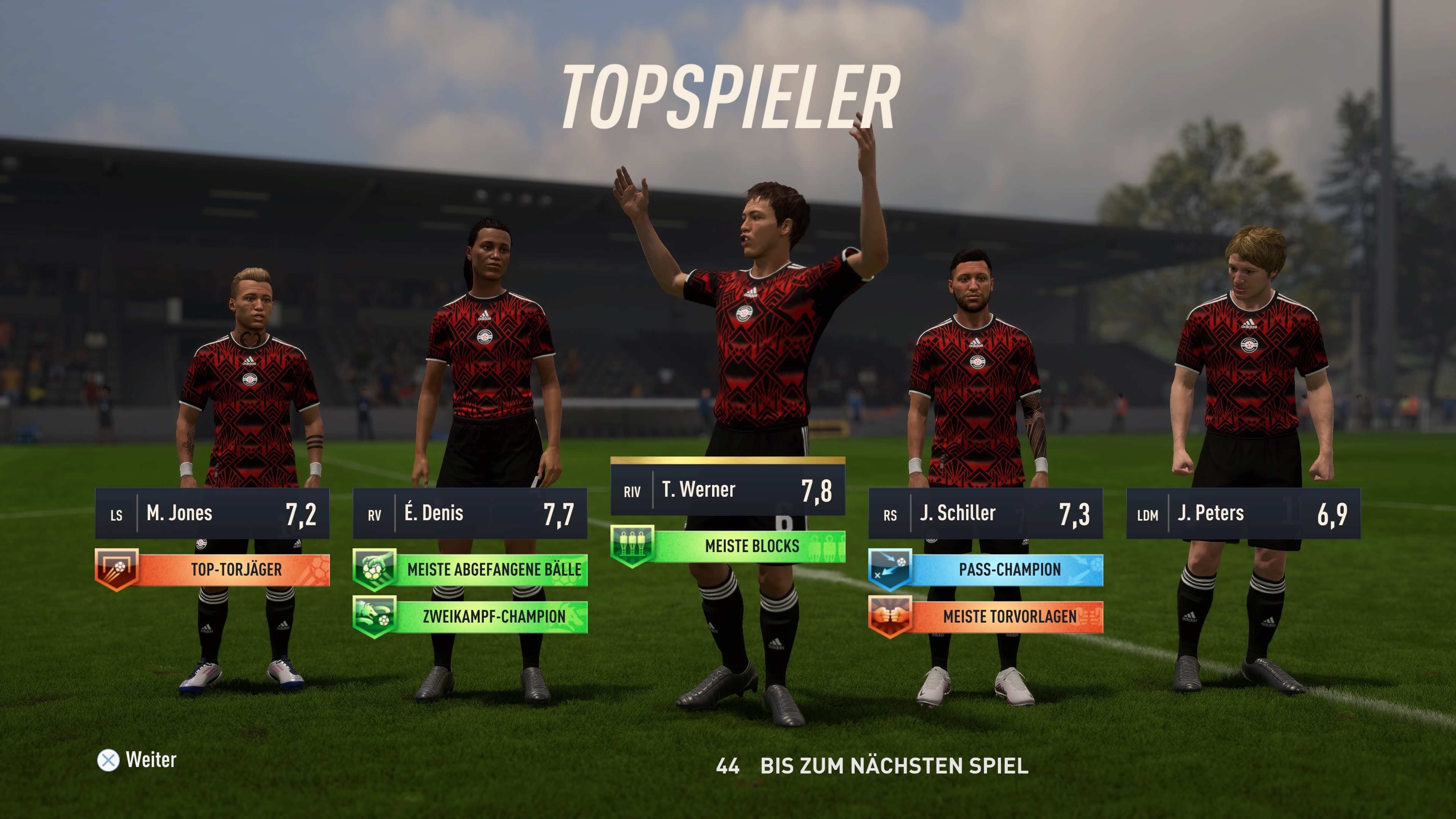The width and height of the screenshot is (1456, 819).
Task: Click the Pass-Champion award badge
Action: click(986, 569)
